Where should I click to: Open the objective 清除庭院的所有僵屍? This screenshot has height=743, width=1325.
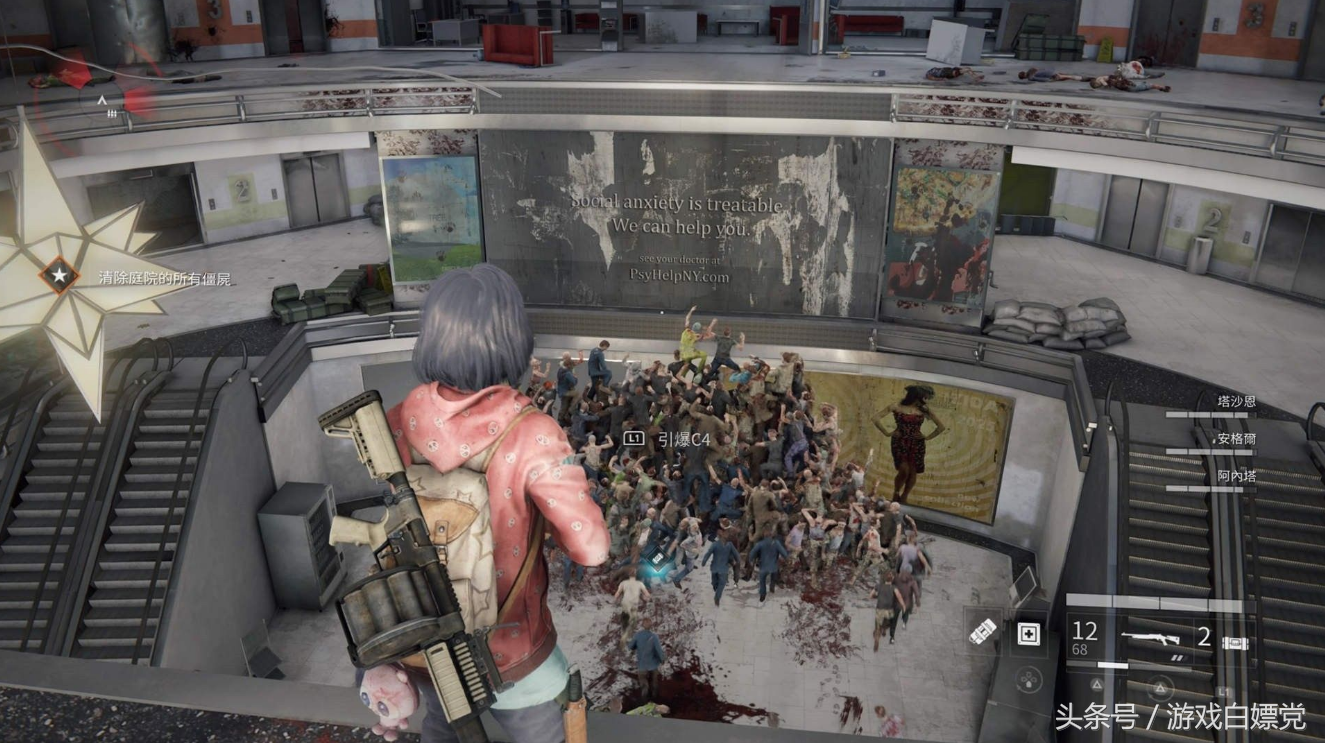point(164,279)
